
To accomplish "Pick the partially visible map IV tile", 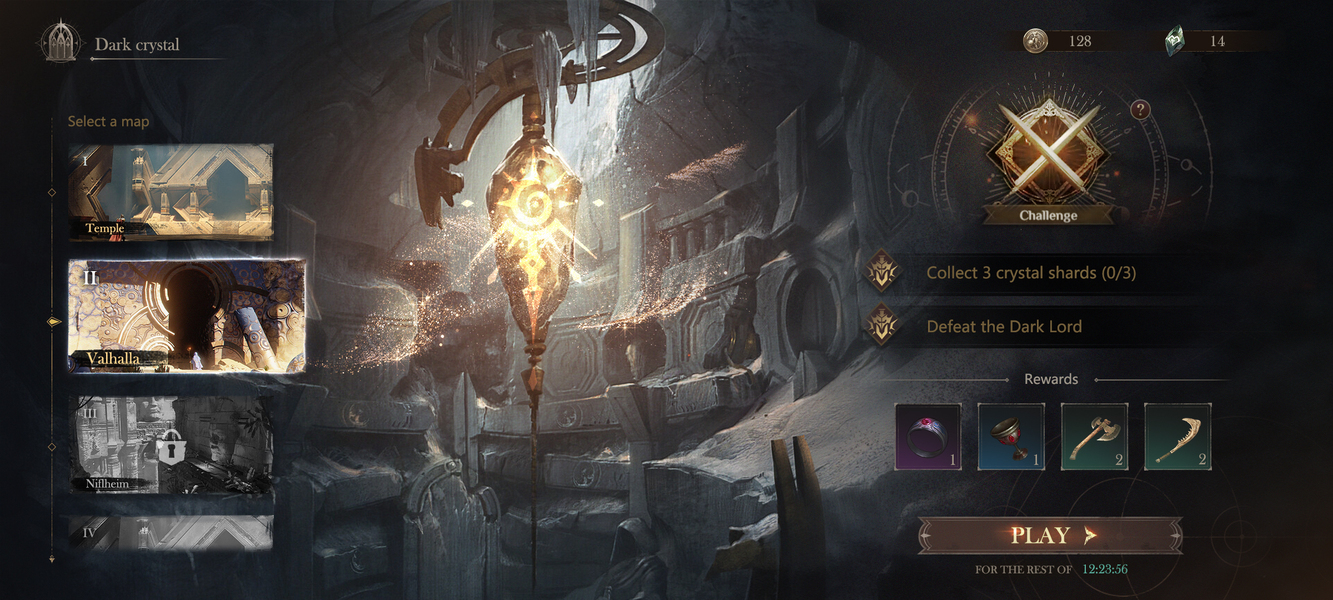I will tap(170, 532).
